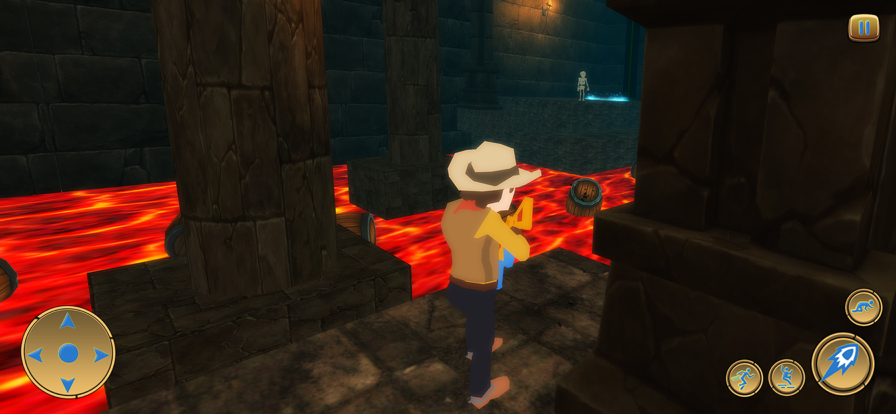The width and height of the screenshot is (896, 414).
Task: Tap the down arrow on the movement pad
Action: (68, 386)
